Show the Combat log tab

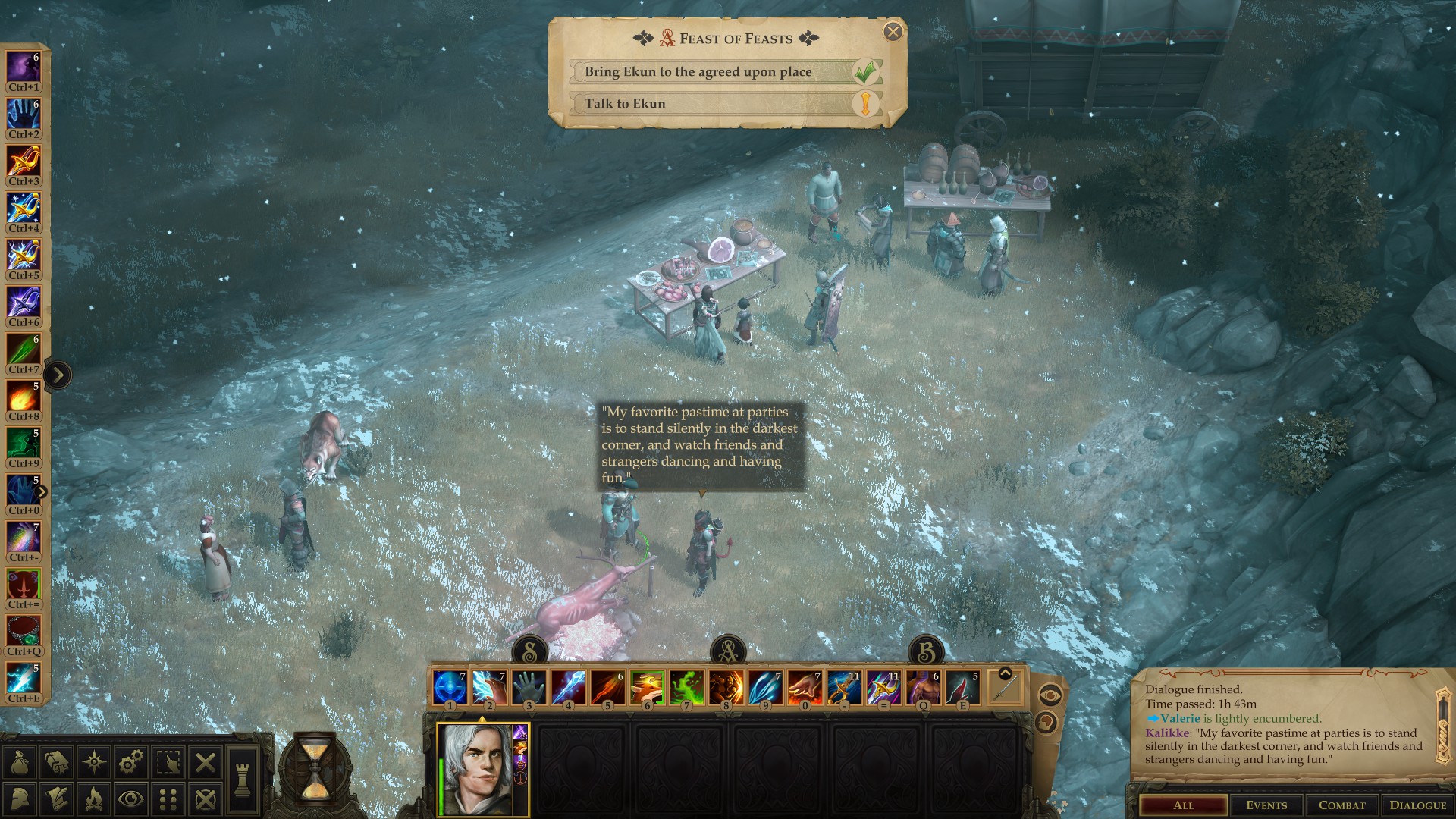tap(1341, 805)
